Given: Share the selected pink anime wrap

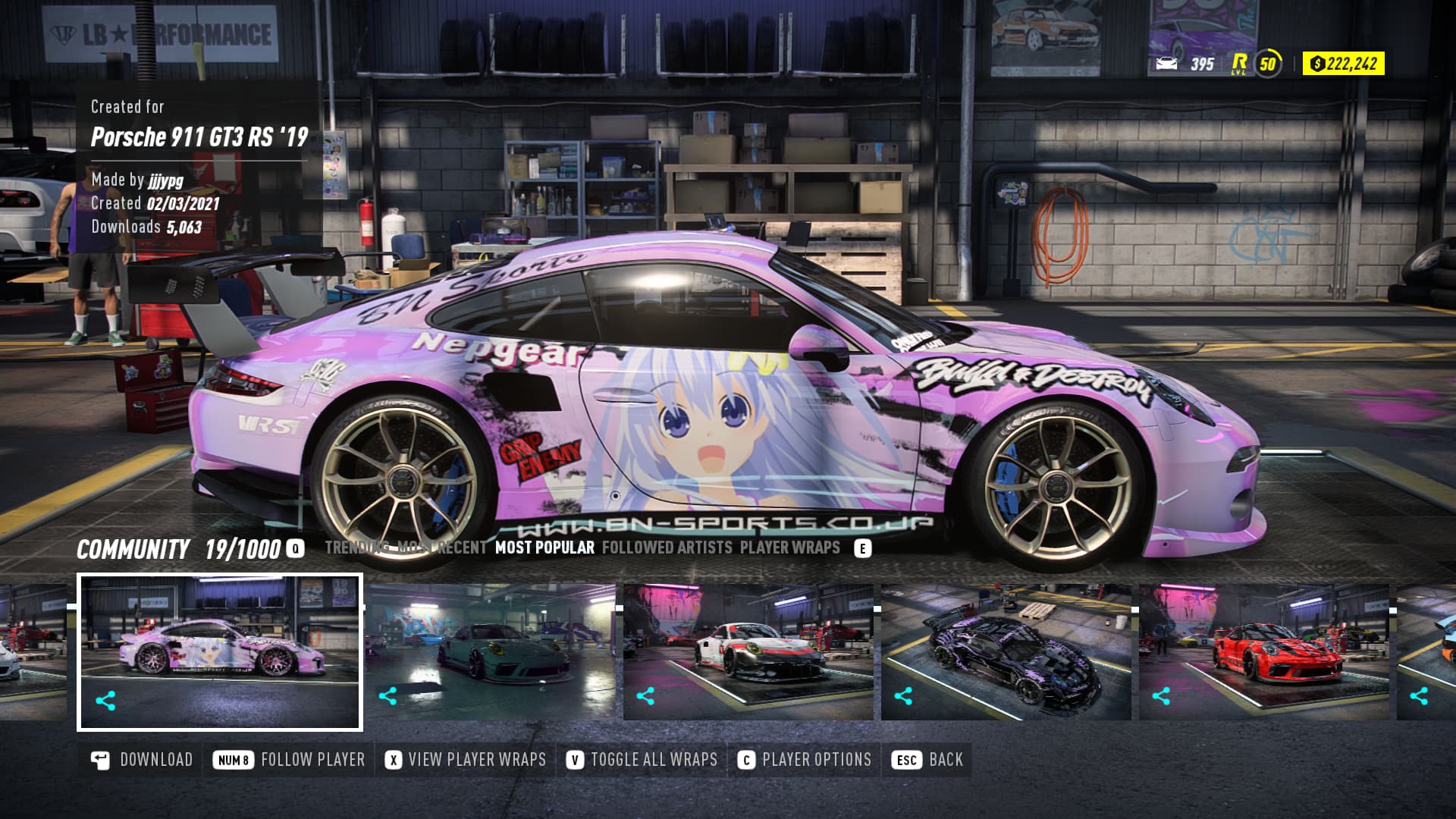Looking at the screenshot, I should [x=105, y=701].
